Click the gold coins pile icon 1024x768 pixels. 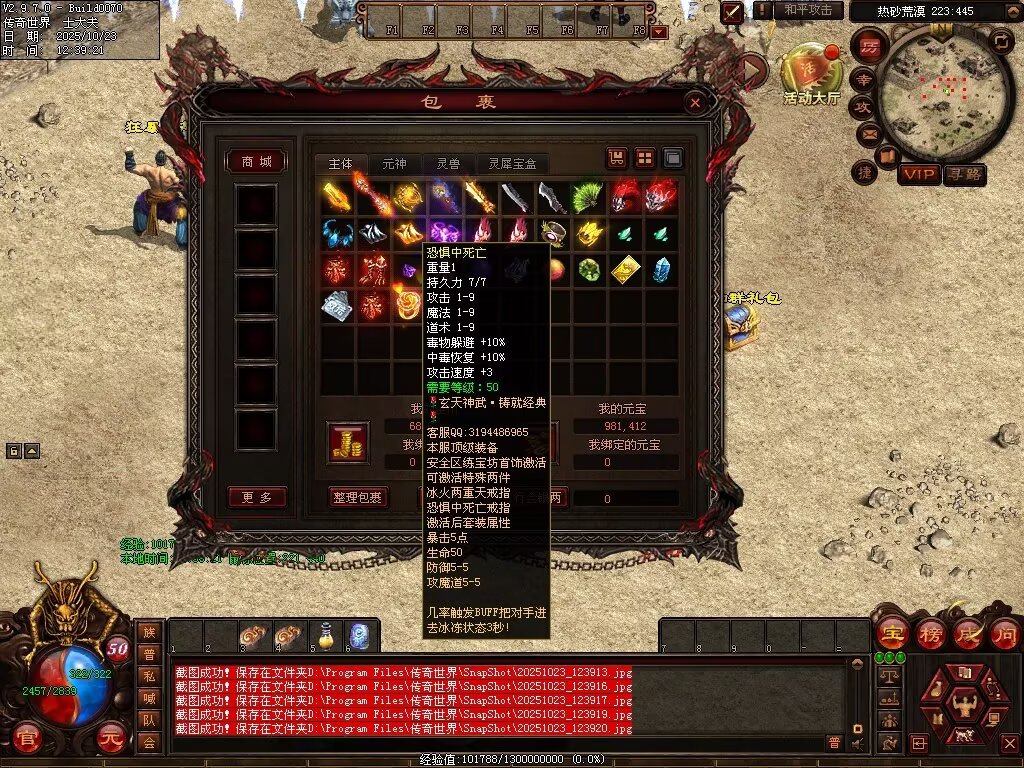349,443
